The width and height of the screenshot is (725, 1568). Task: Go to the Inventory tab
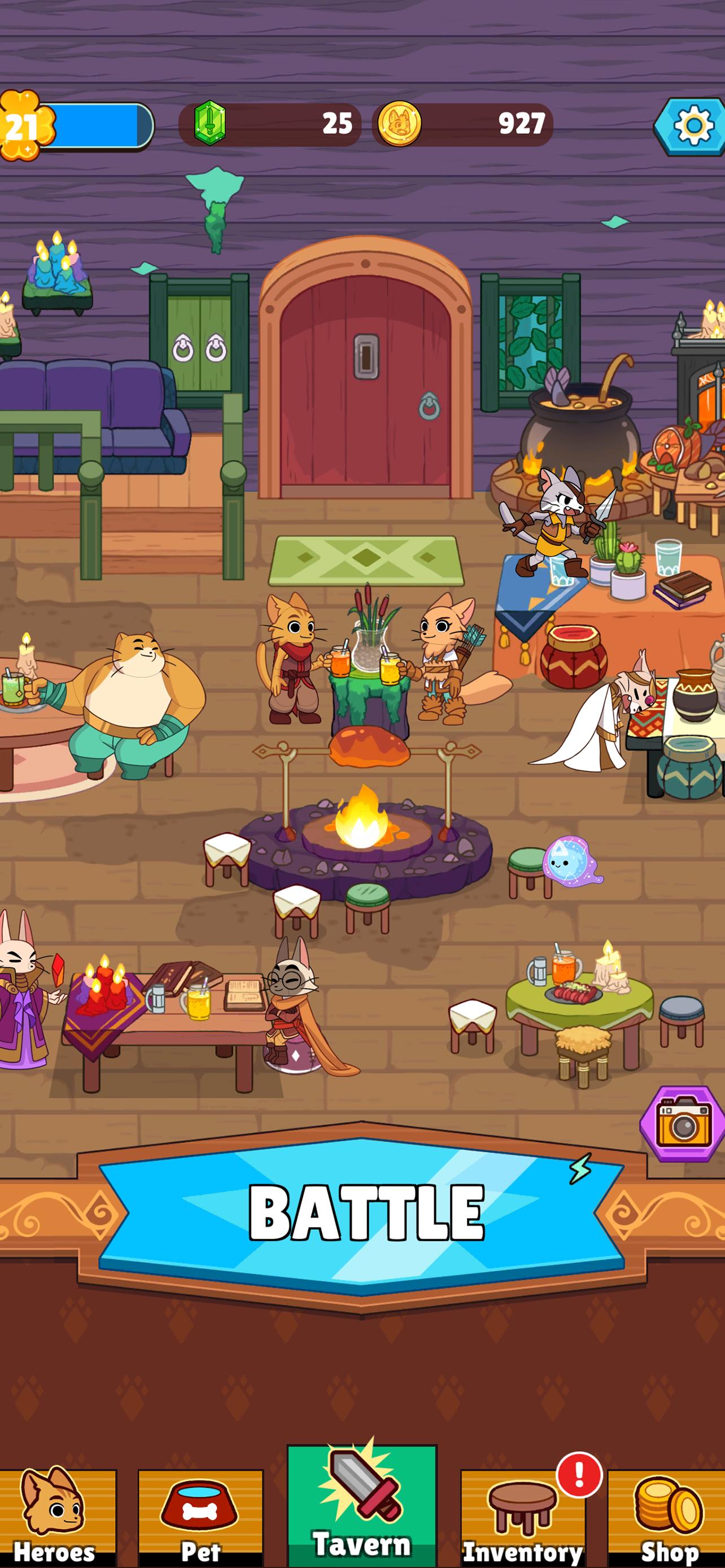point(523,1517)
